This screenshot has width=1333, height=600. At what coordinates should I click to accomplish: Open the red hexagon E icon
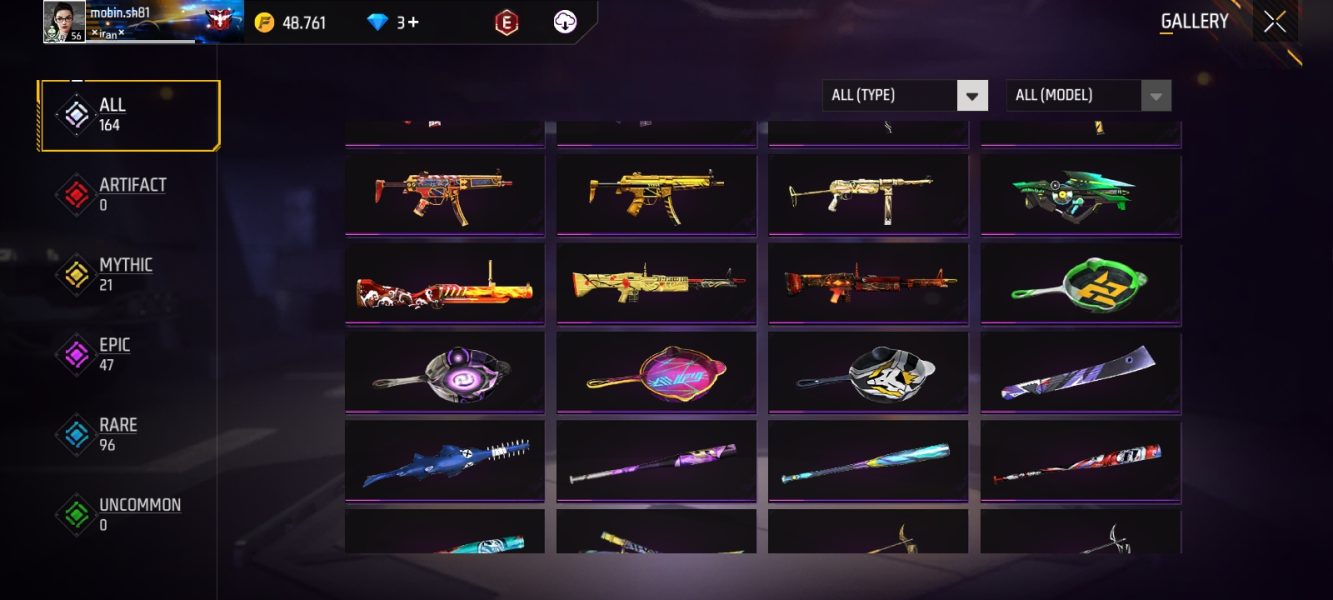[x=507, y=22]
